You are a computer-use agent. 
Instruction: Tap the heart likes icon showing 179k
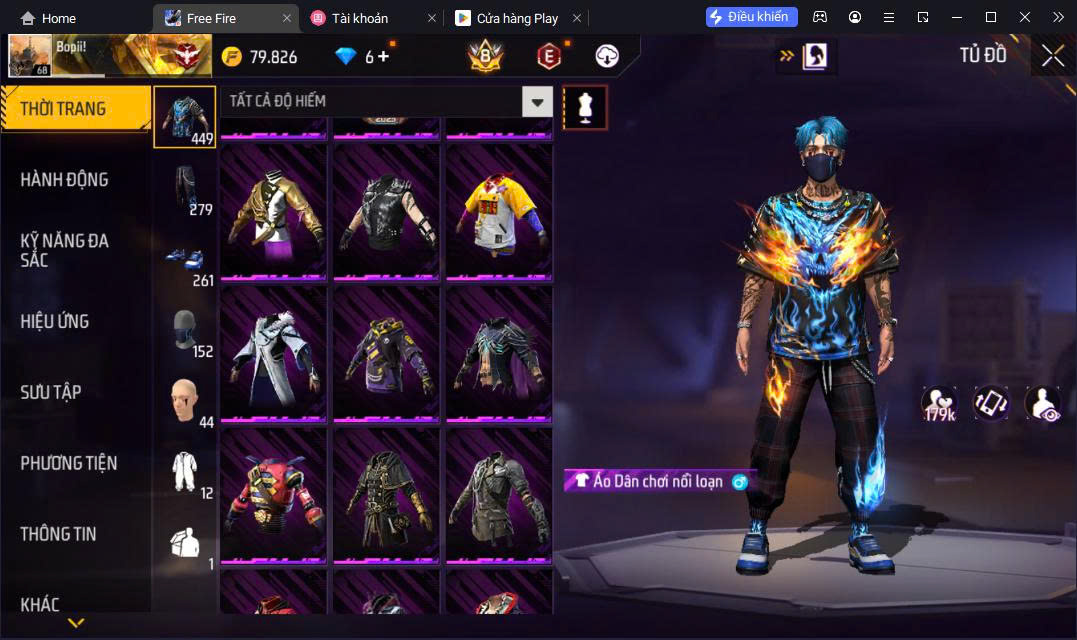[938, 404]
